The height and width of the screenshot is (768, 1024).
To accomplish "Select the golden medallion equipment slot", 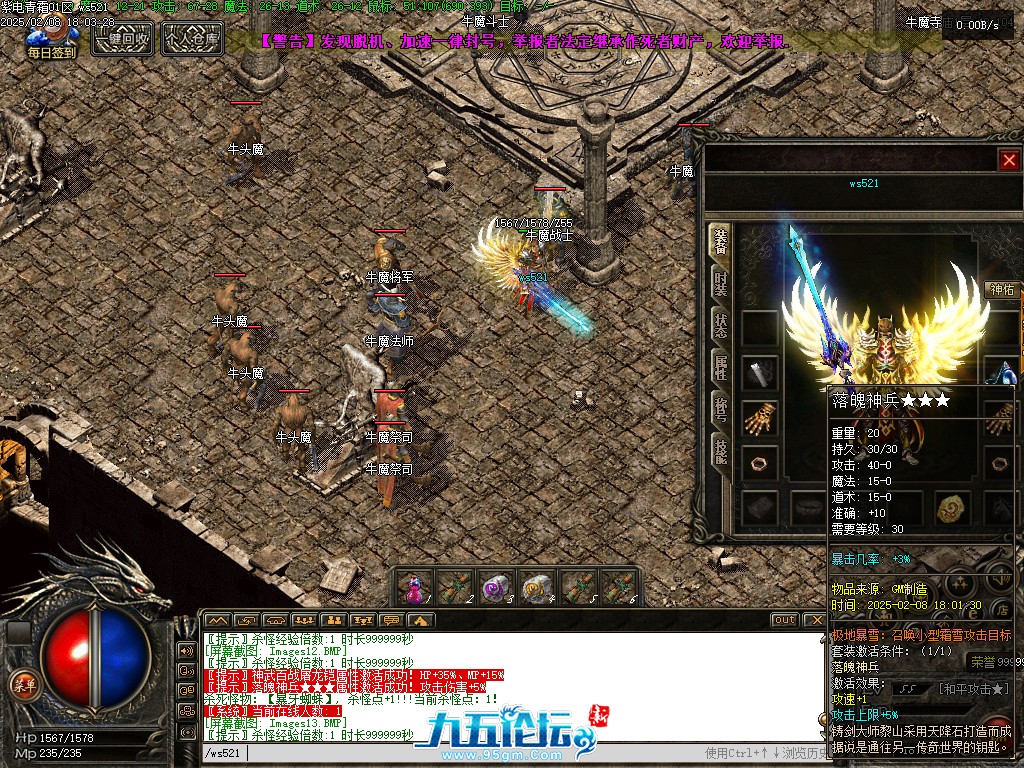I will (953, 508).
